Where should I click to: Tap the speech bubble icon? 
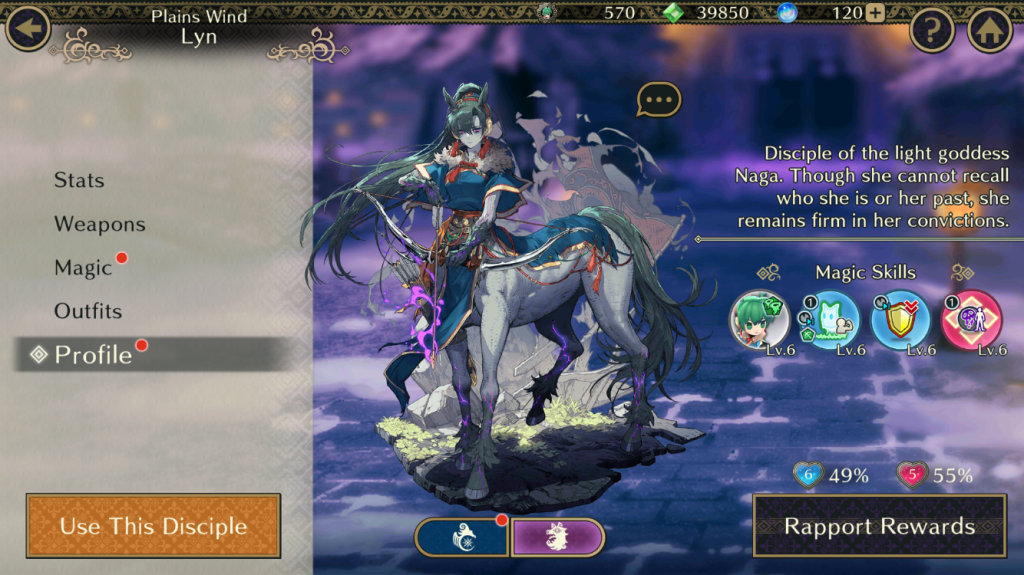[x=658, y=99]
